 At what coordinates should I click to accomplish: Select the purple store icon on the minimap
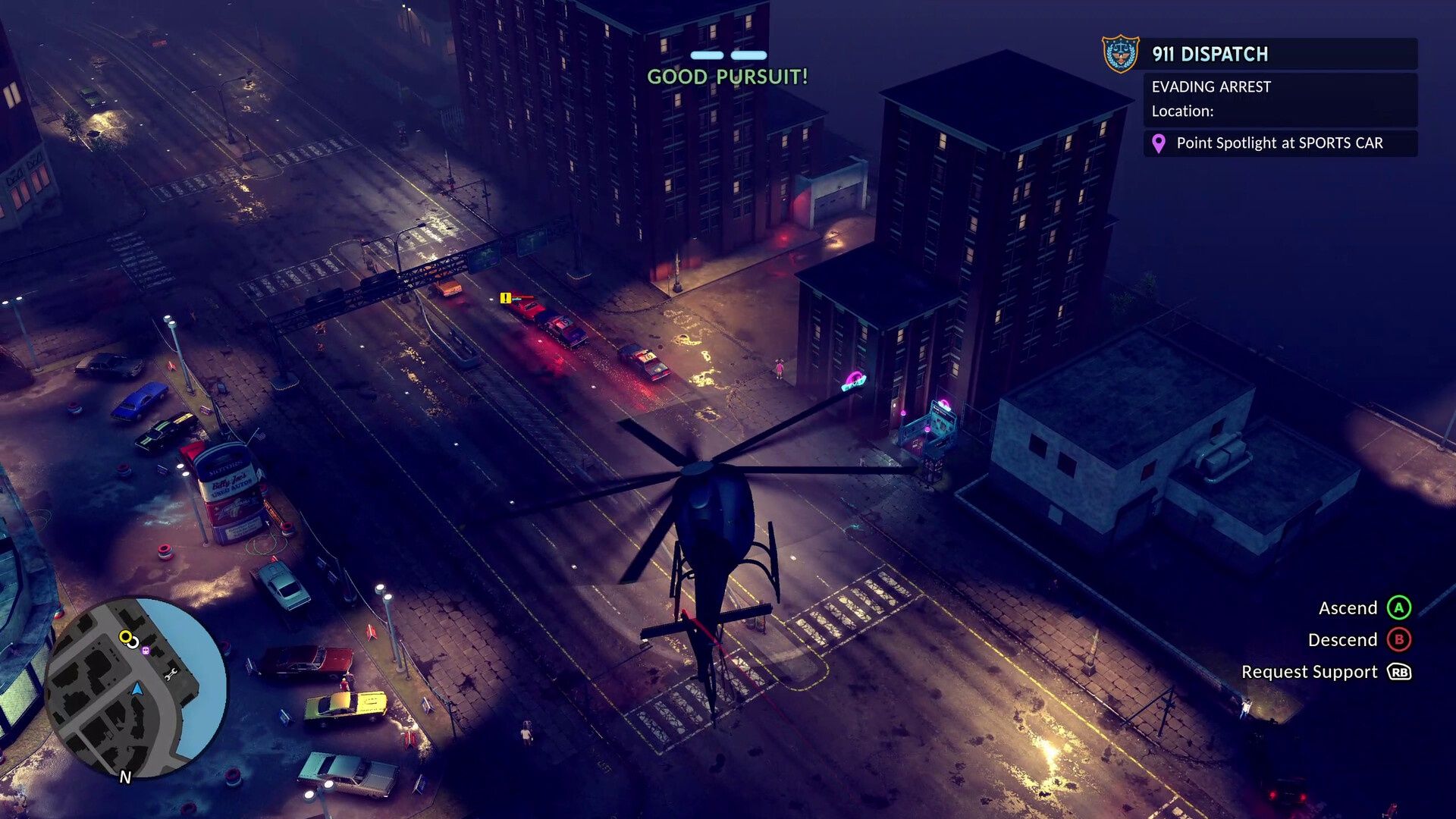coord(146,650)
